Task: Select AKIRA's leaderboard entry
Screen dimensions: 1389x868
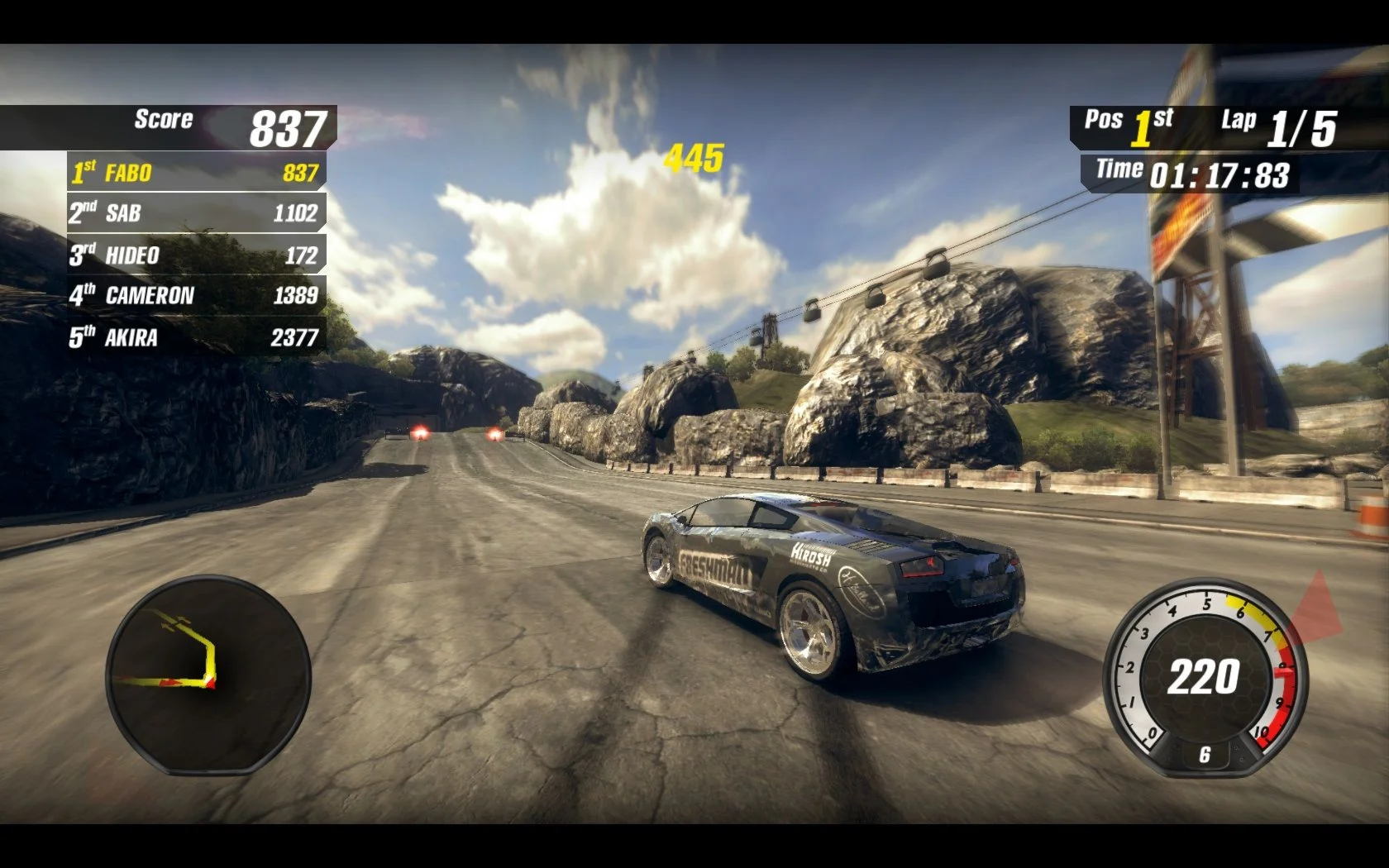Action: tap(196, 336)
